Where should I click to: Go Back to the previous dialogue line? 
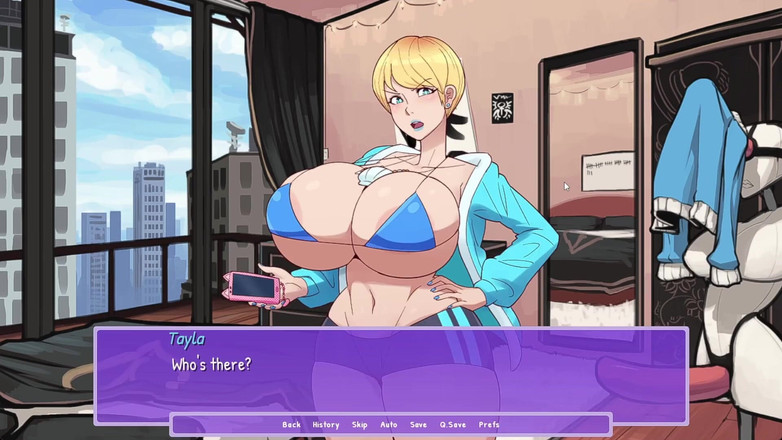point(291,425)
